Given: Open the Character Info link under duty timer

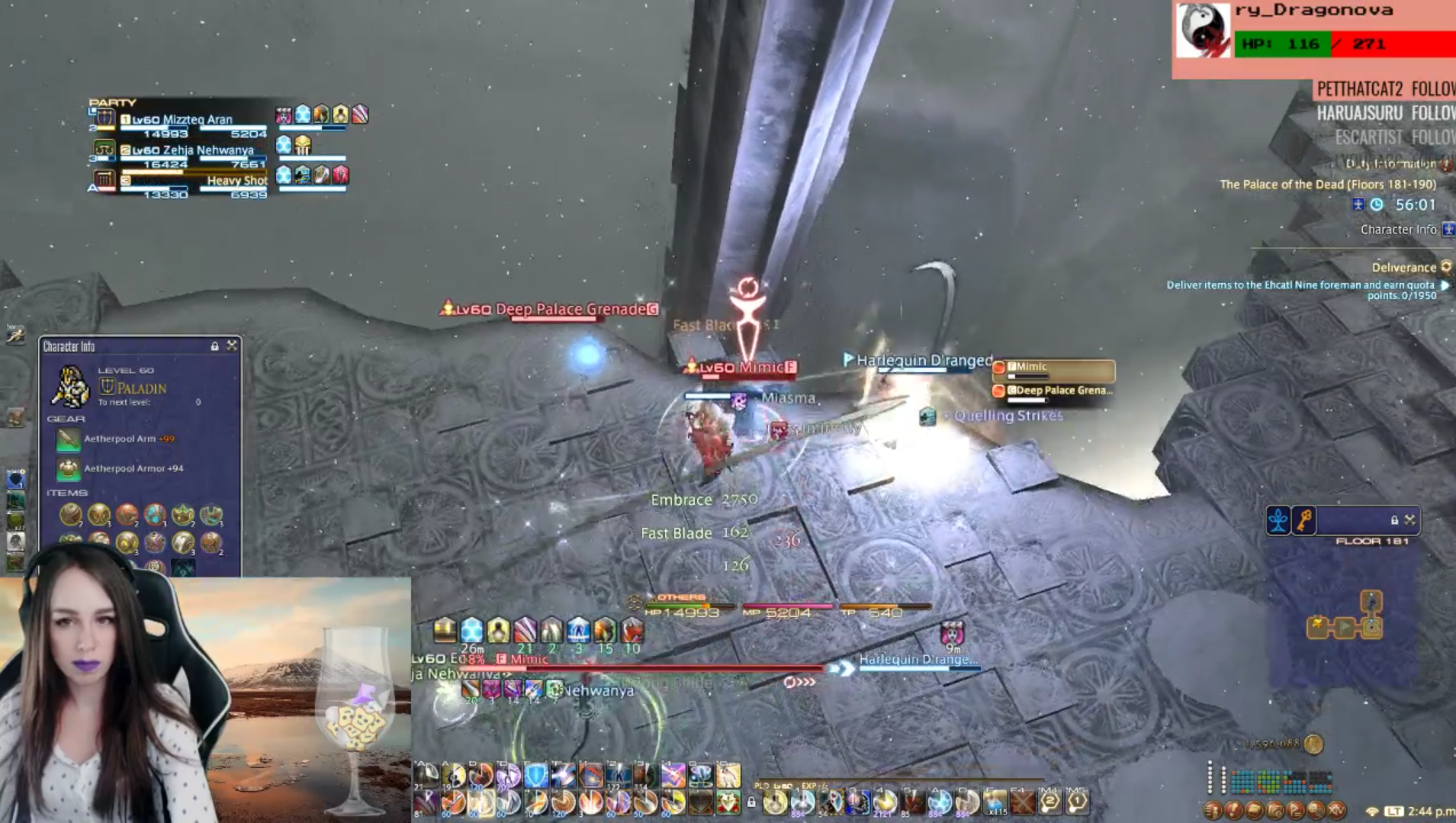Looking at the screenshot, I should click(x=1398, y=229).
